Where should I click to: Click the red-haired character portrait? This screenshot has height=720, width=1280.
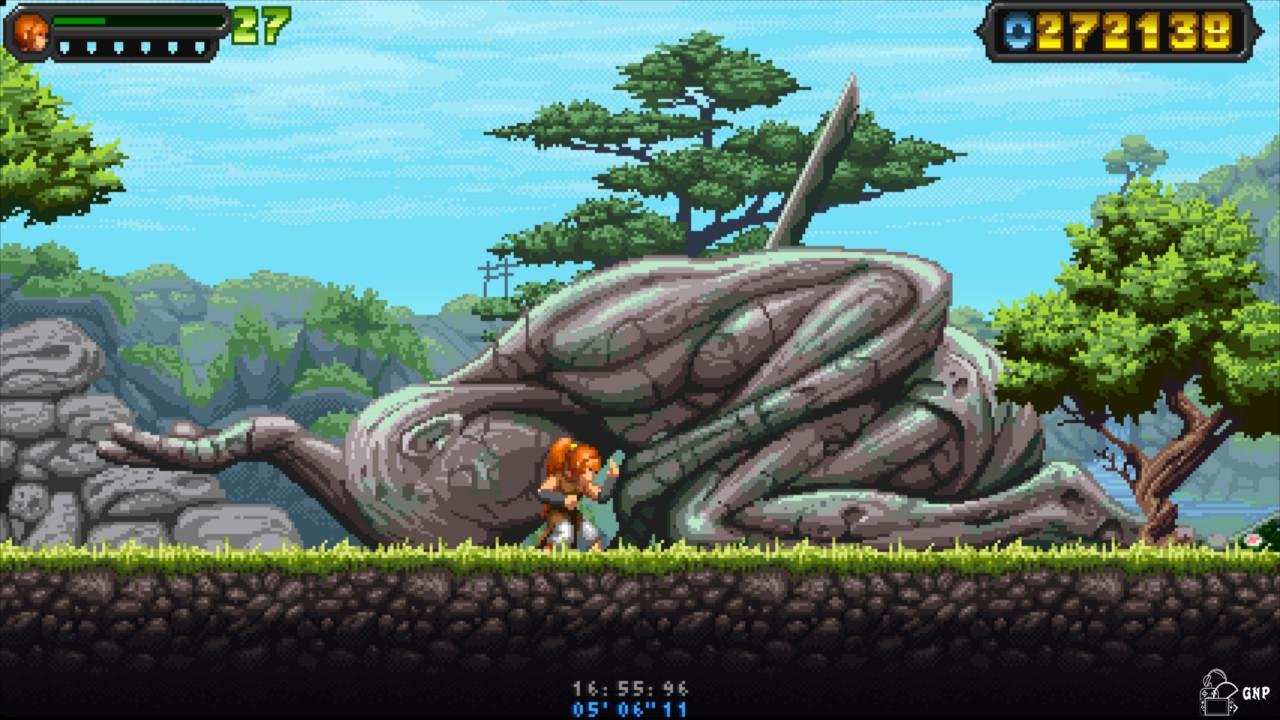pyautogui.click(x=30, y=32)
